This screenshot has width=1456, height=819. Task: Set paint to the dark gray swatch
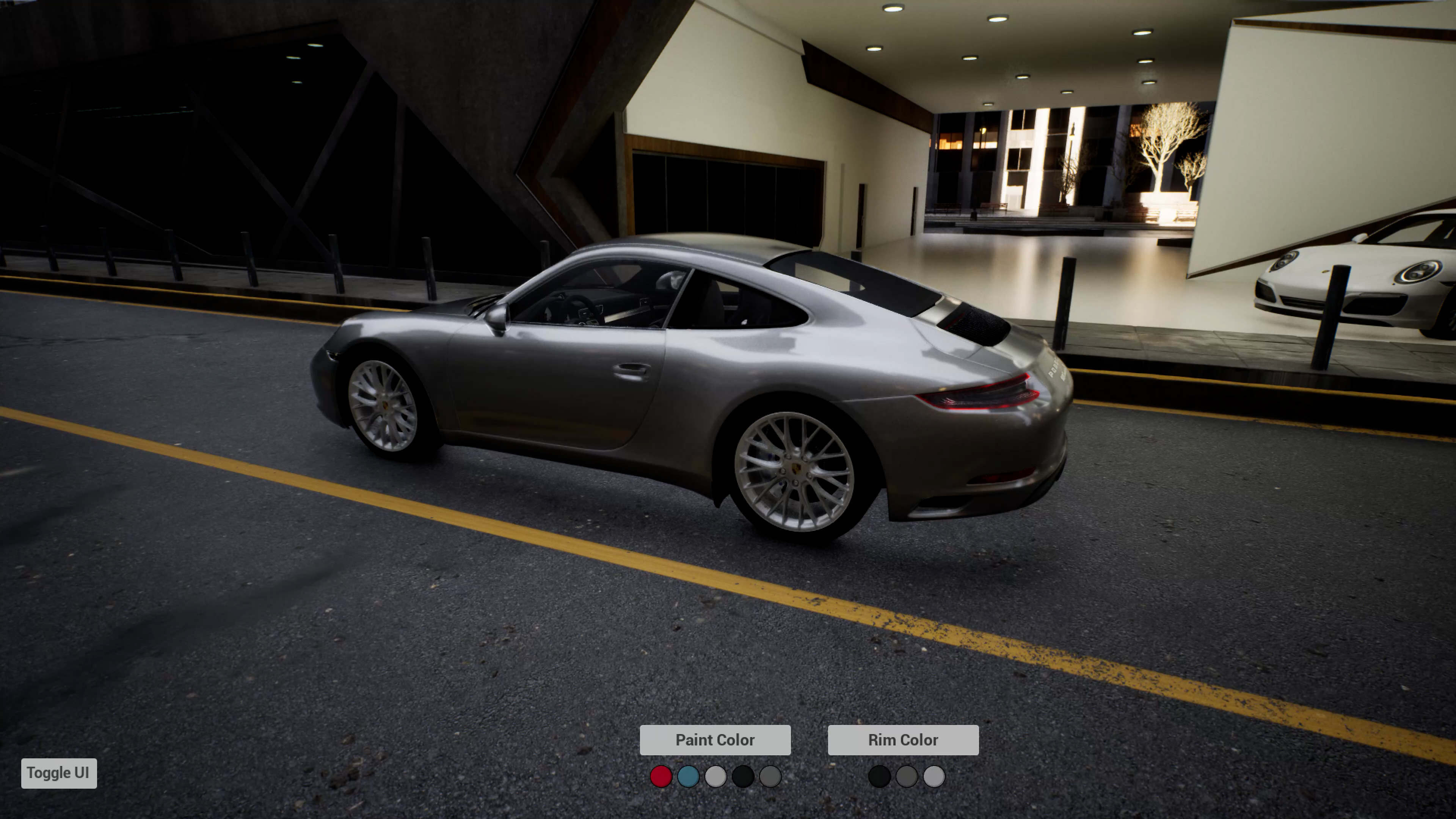[770, 776]
